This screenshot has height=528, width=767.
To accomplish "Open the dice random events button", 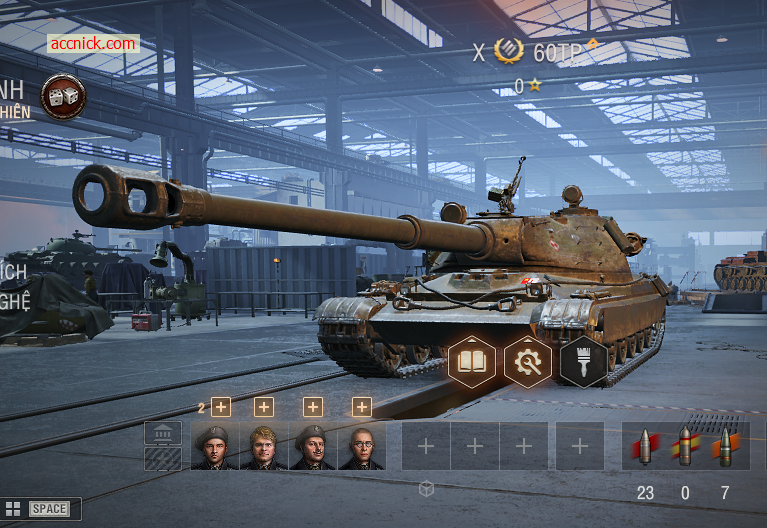I will point(63,96).
